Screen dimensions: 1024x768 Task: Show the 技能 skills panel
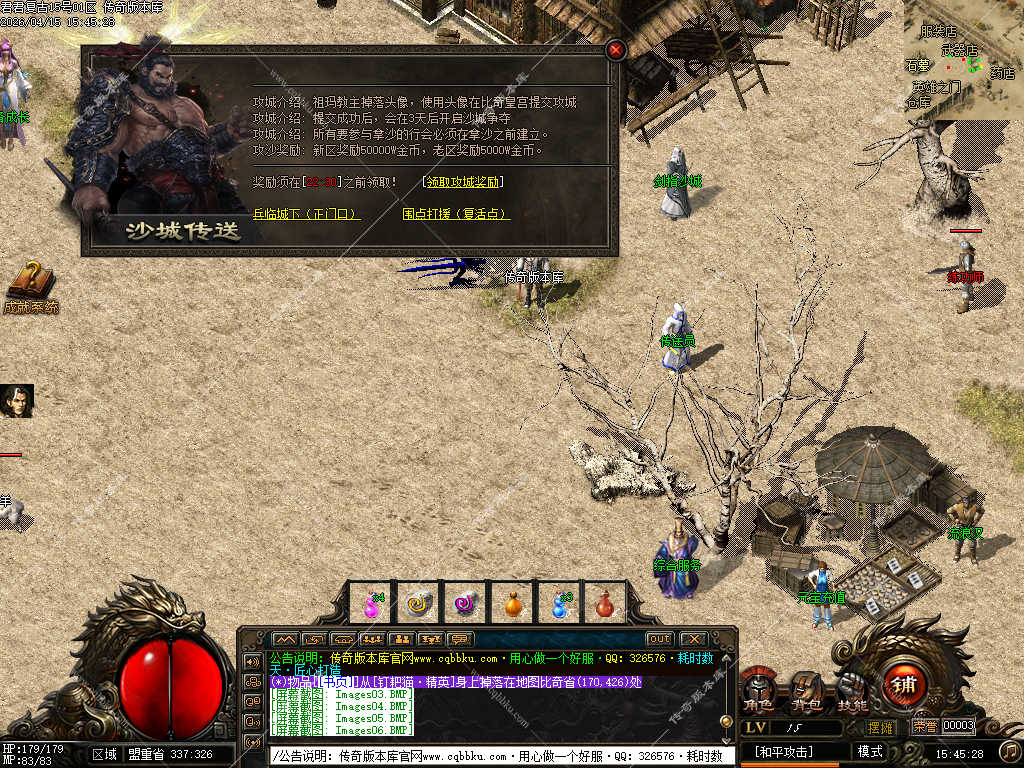click(x=852, y=692)
